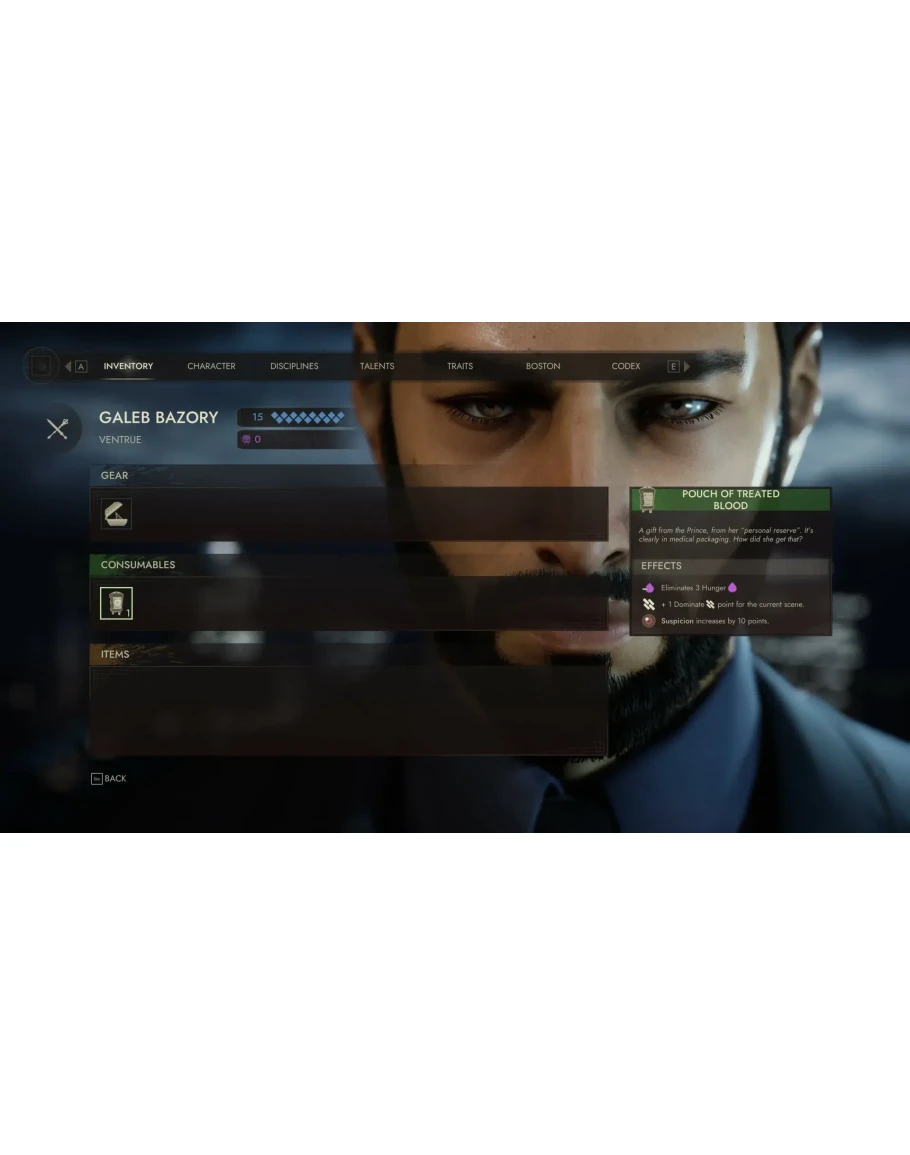The image size is (910, 1155).
Task: Click the right arrow after Codex
Action: tap(687, 367)
